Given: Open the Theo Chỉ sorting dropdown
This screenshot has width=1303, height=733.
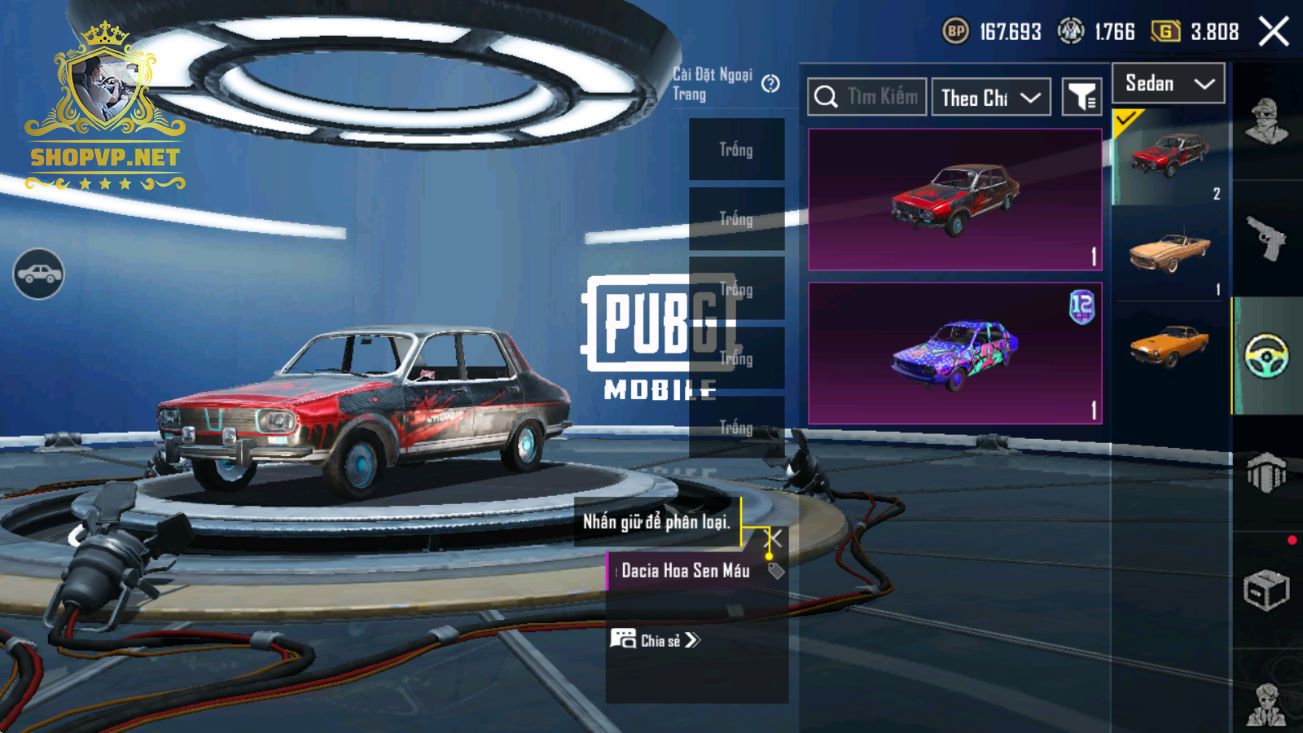Looking at the screenshot, I should (990, 97).
